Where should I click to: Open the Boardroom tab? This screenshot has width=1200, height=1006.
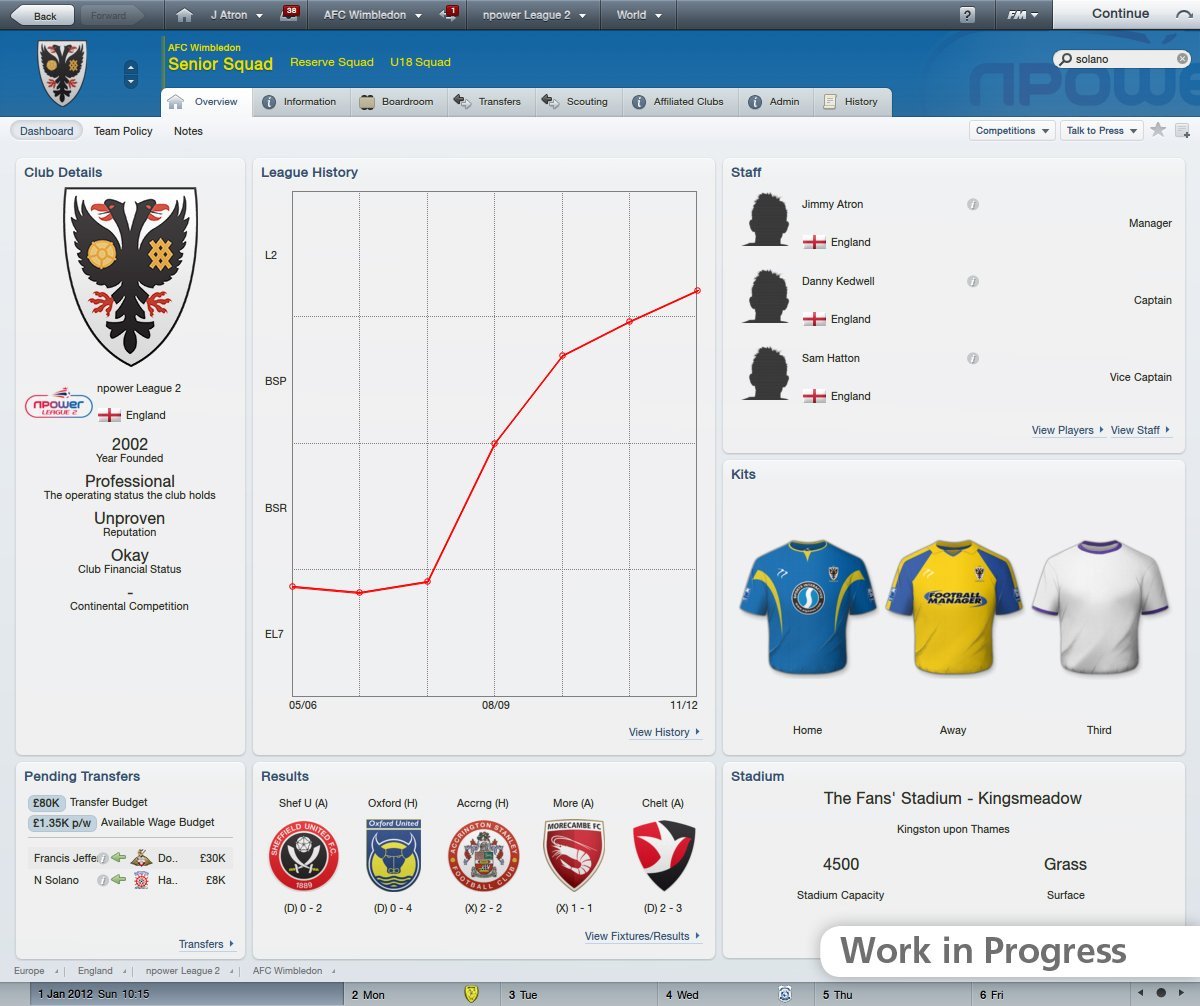[x=396, y=102]
